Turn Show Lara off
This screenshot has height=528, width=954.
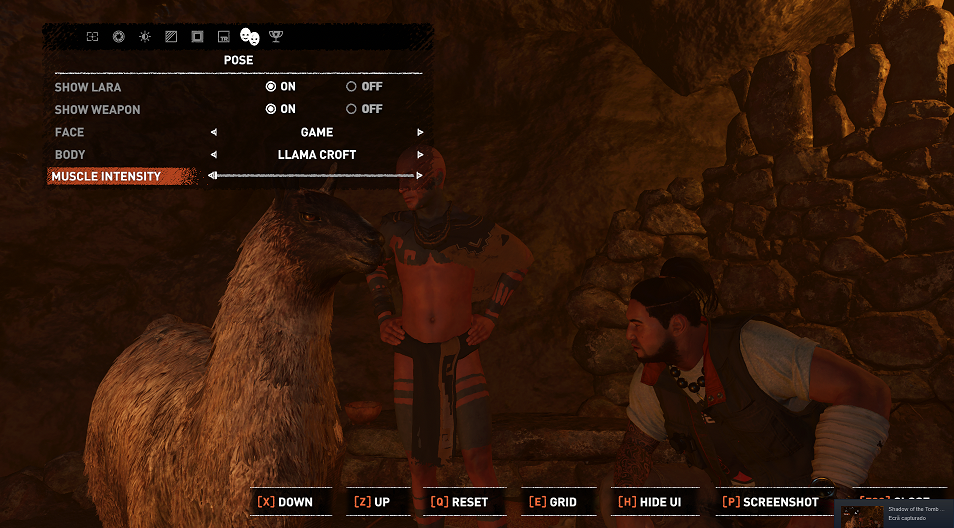[x=351, y=87]
